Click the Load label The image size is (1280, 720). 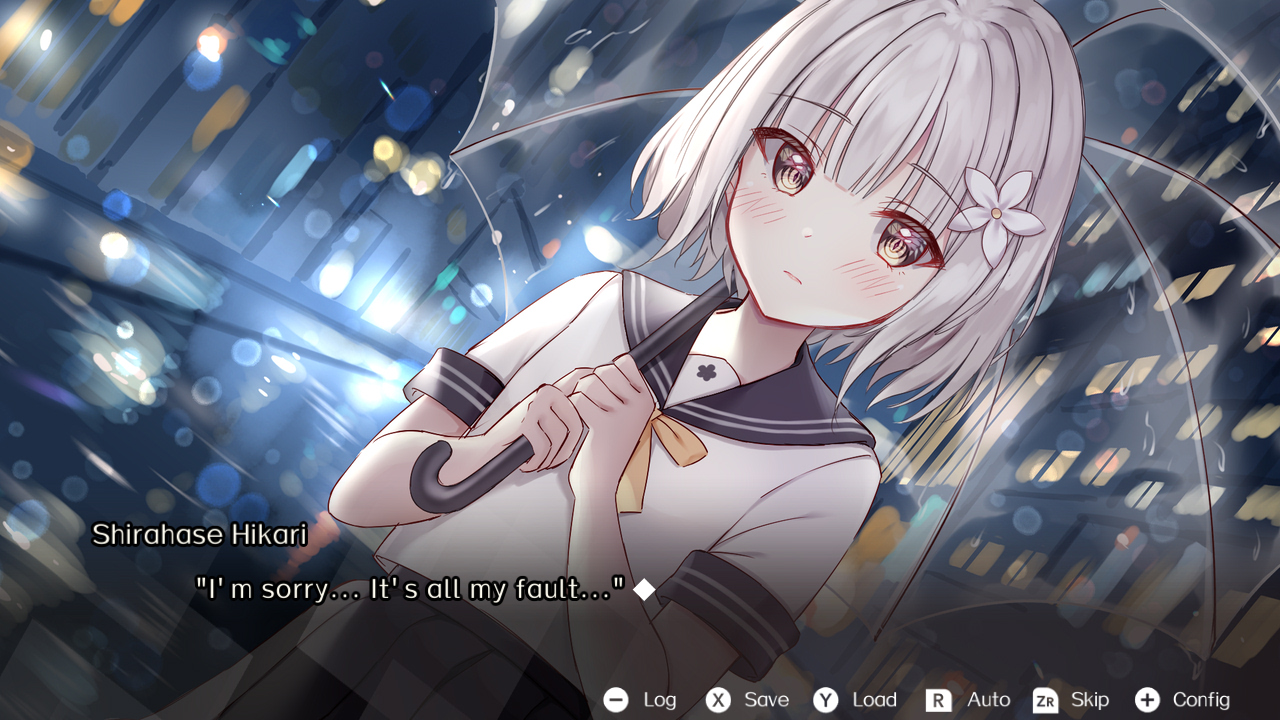(876, 700)
